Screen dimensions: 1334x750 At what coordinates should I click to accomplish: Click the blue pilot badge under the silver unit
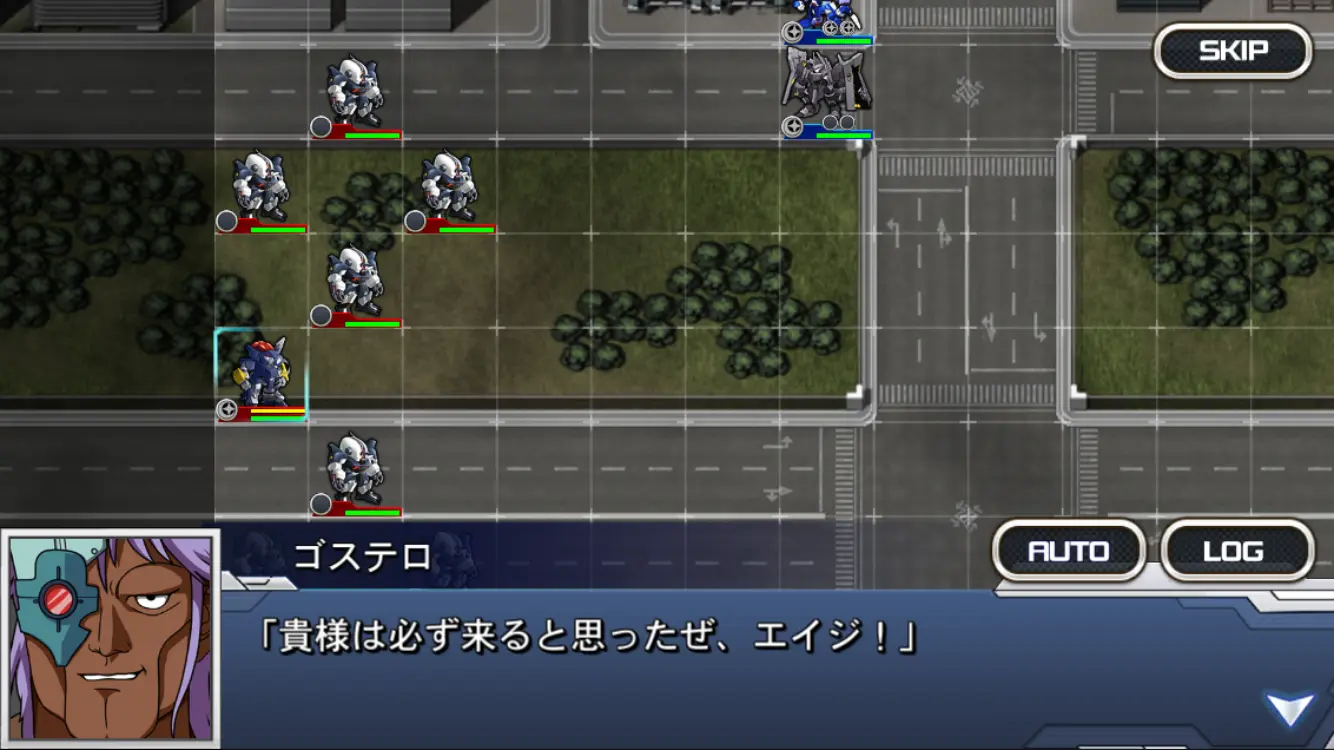(793, 125)
